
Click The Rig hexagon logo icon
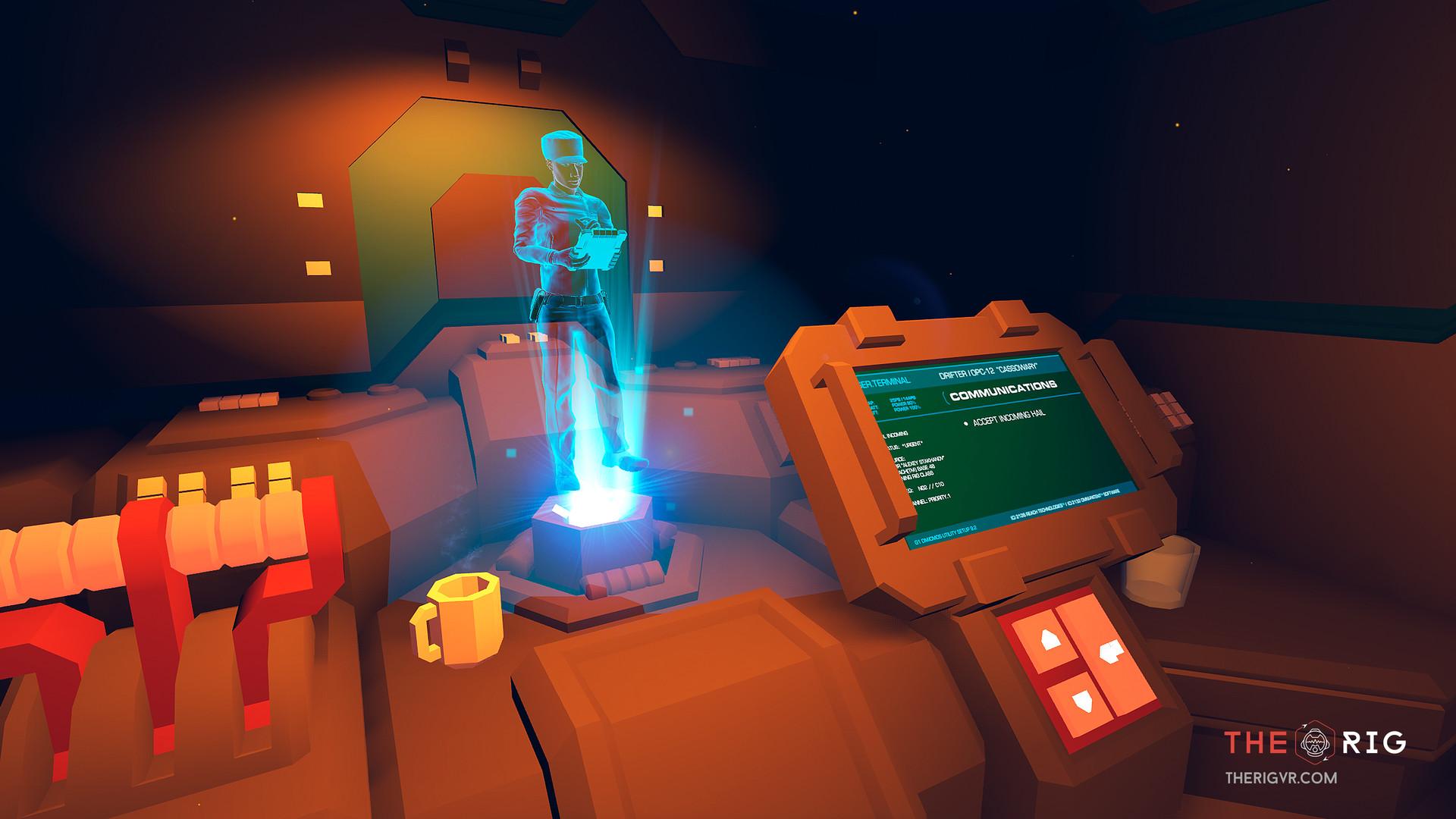[1315, 742]
